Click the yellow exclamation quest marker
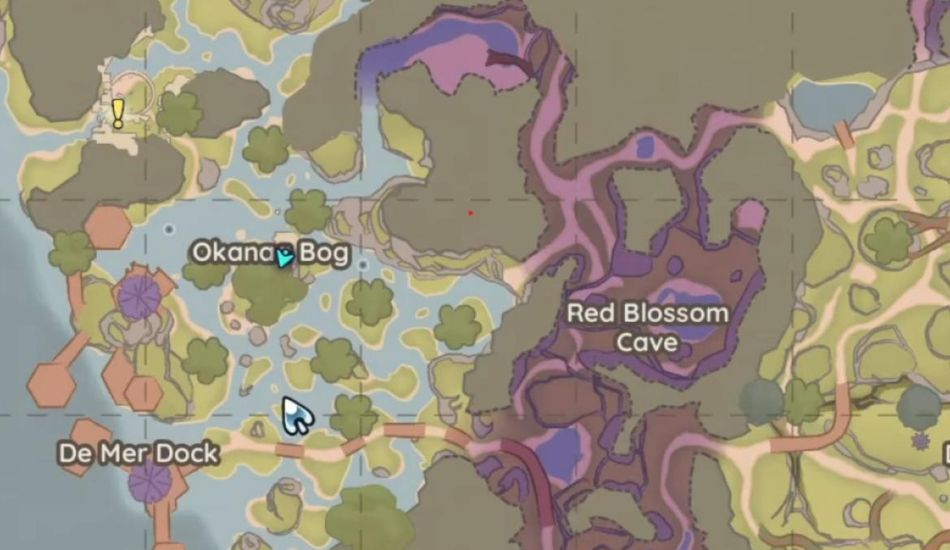Image resolution: width=950 pixels, height=550 pixels. pos(118,113)
